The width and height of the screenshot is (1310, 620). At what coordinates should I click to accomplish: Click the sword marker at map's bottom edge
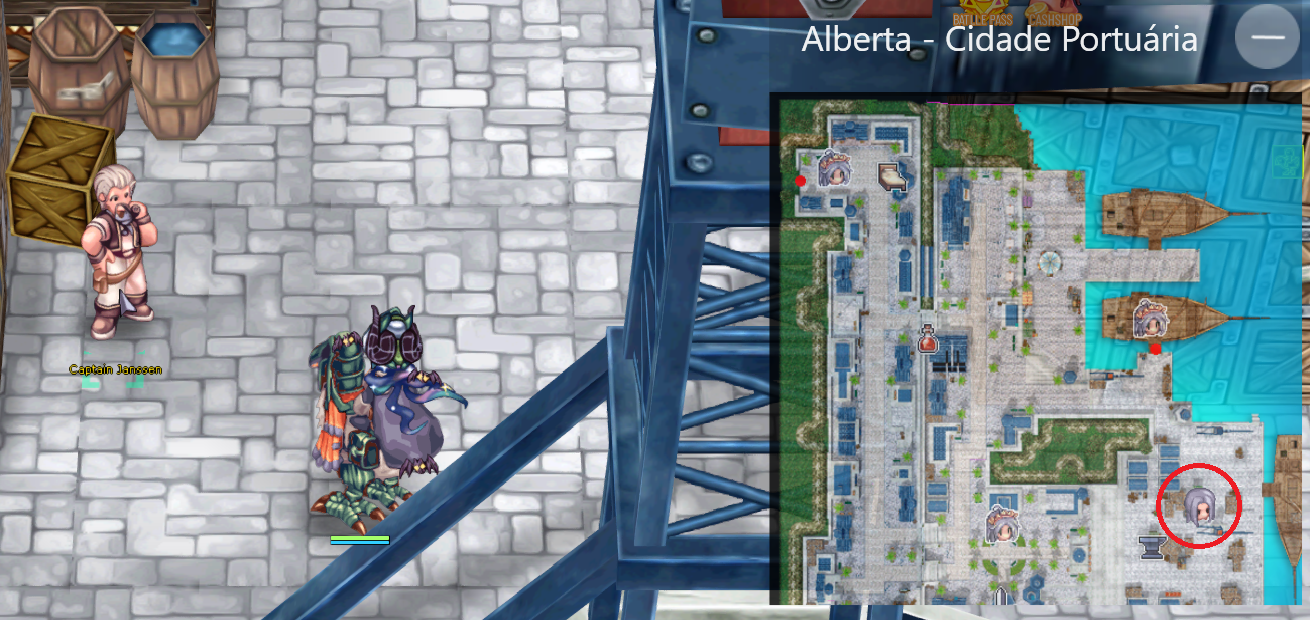pyautogui.click(x=1001, y=596)
